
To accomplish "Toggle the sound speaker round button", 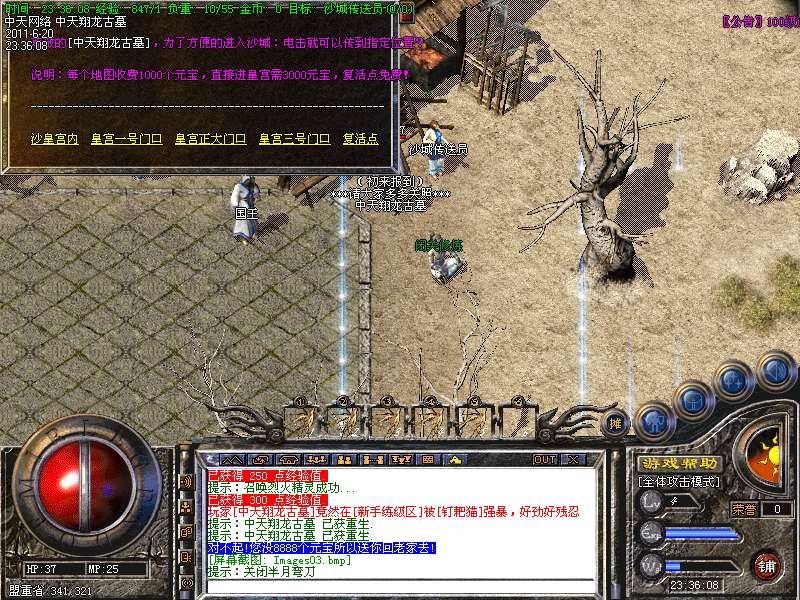I will [x=775, y=372].
